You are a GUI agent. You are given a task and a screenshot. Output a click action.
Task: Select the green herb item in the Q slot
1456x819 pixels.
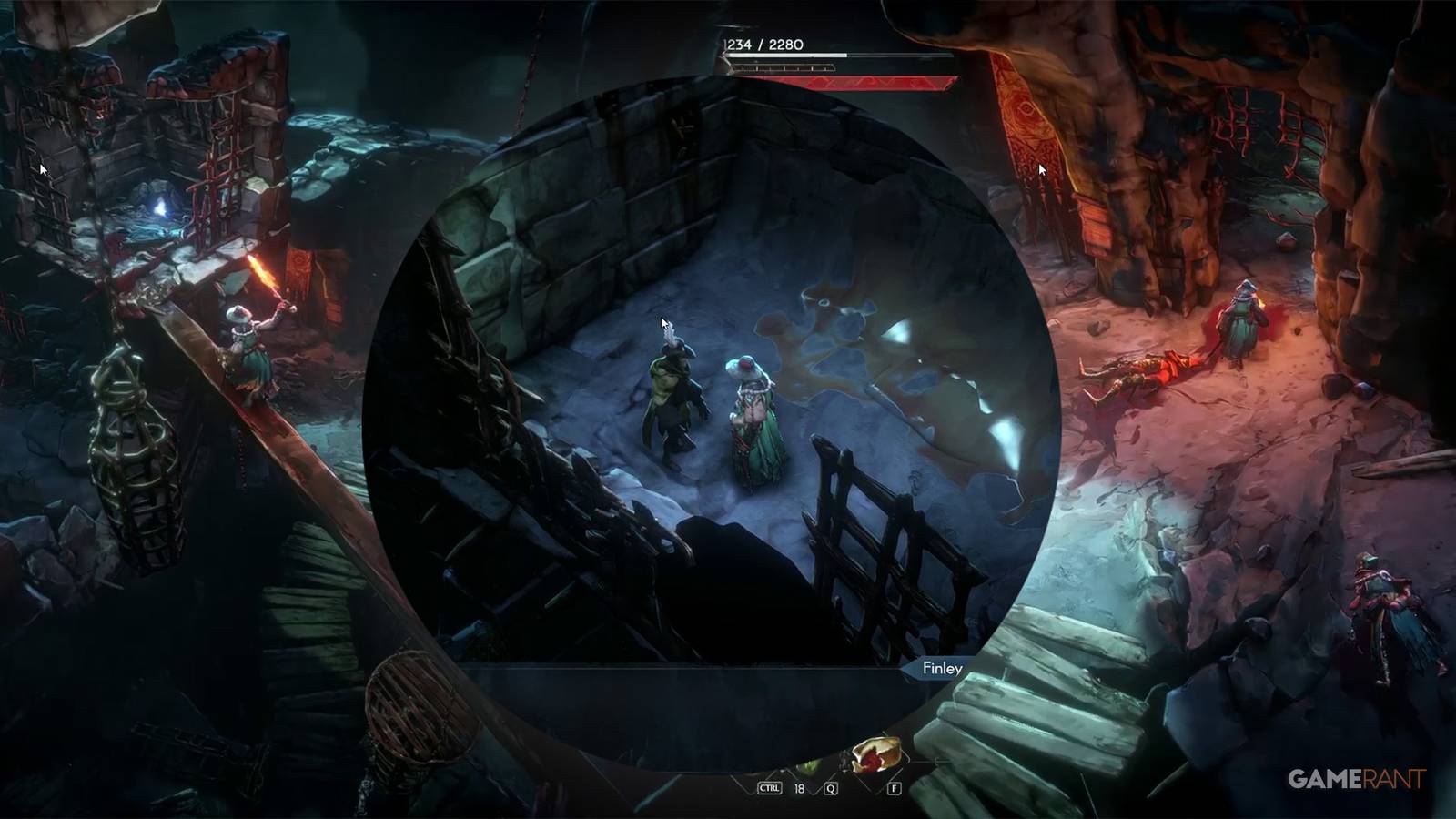808,766
